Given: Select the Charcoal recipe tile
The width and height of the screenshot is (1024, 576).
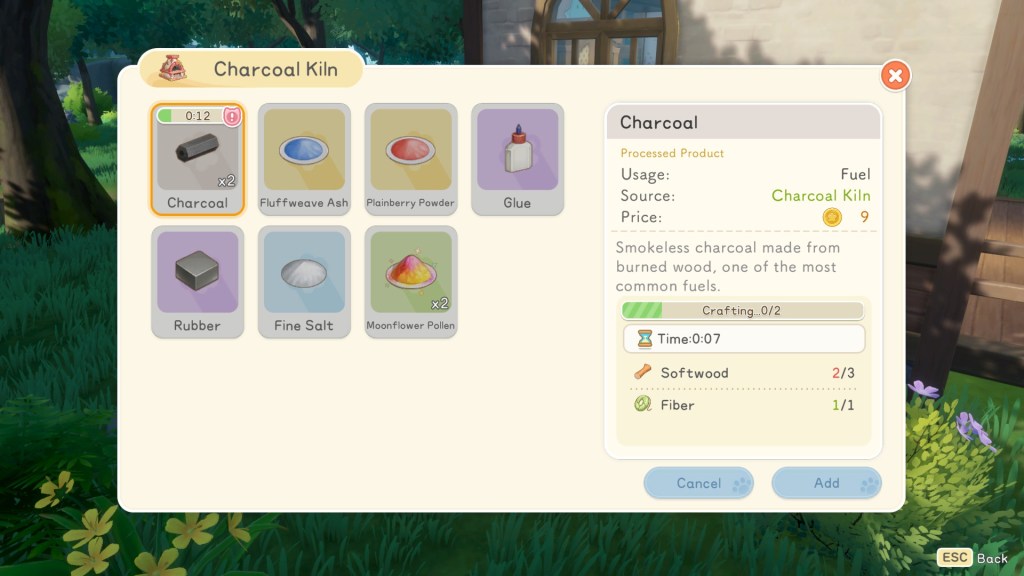Looking at the screenshot, I should pos(197,159).
